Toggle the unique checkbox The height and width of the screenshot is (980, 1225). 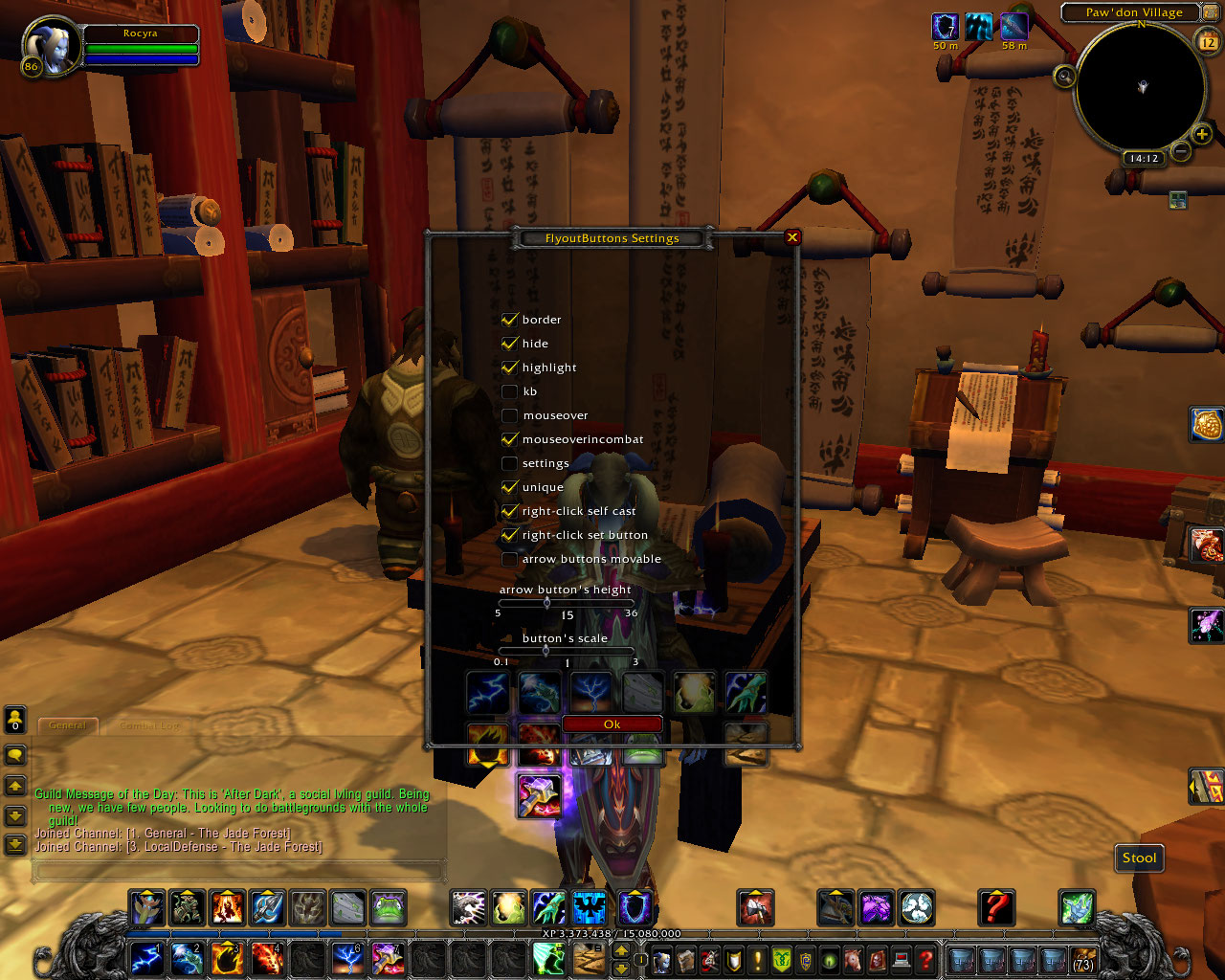[509, 487]
